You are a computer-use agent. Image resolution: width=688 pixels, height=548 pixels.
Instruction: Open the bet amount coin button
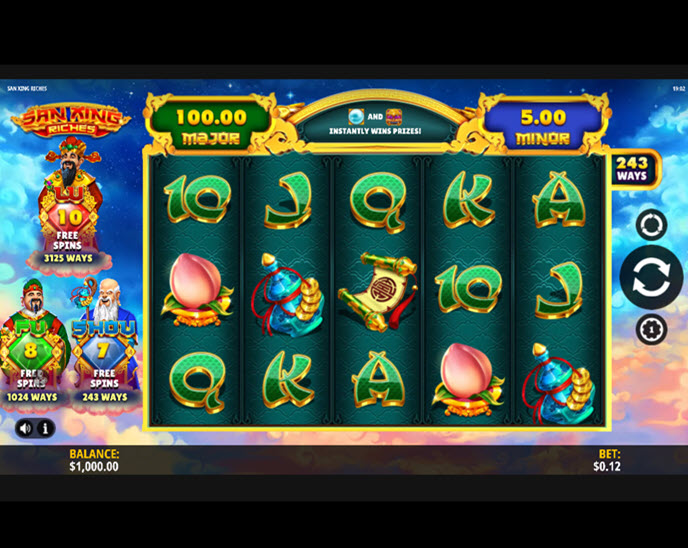(x=651, y=328)
